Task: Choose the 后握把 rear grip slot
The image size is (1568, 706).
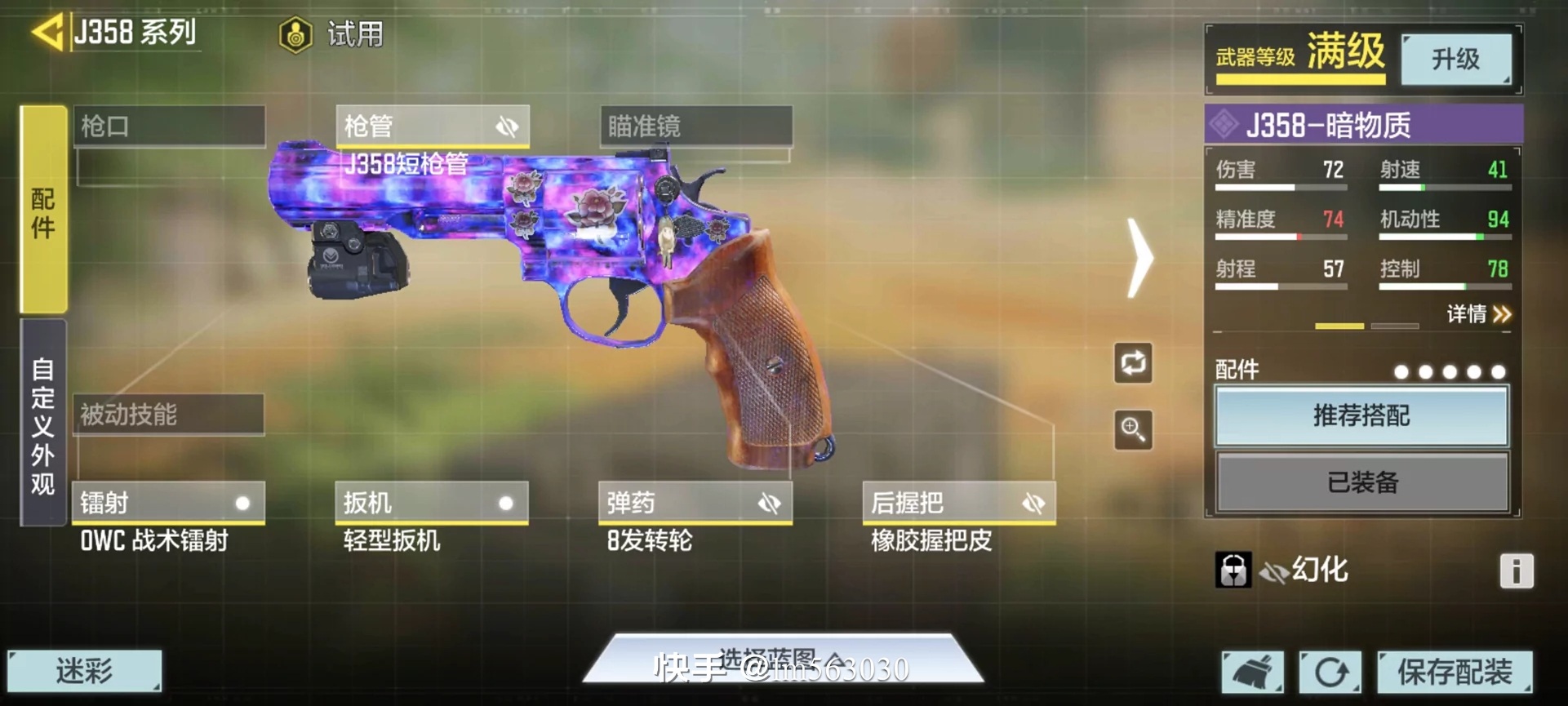Action: click(959, 503)
